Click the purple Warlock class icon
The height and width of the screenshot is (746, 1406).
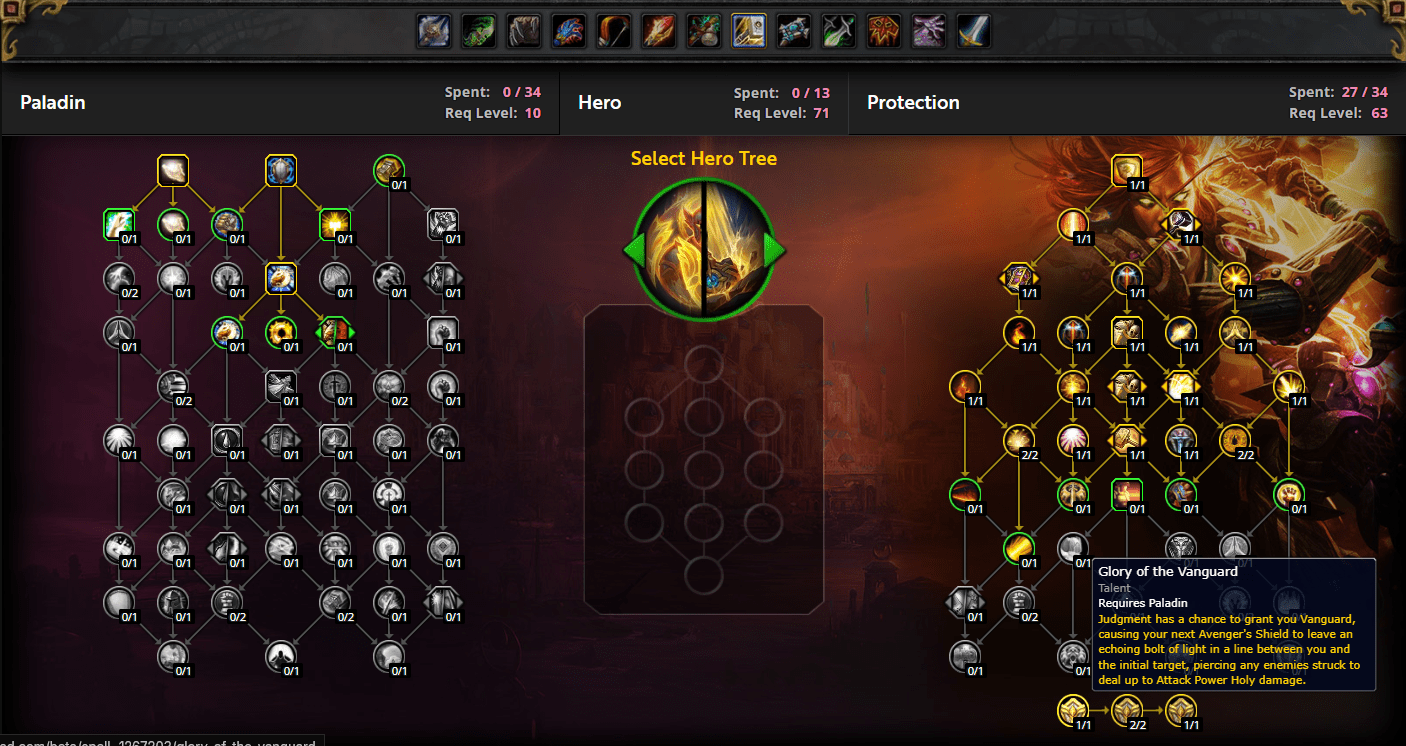click(928, 31)
